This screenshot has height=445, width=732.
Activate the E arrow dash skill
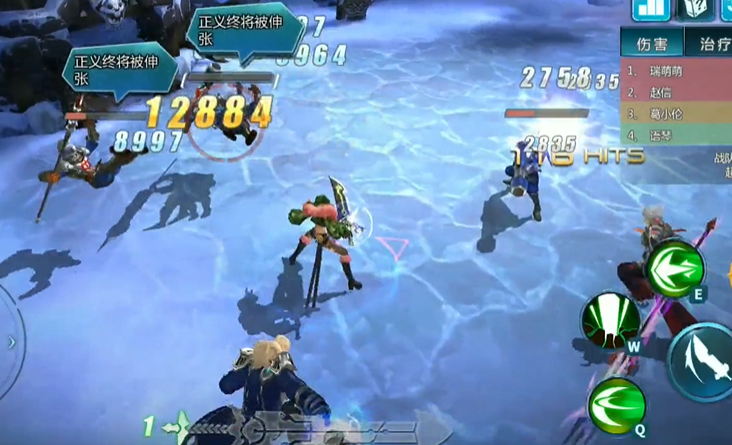(675, 268)
